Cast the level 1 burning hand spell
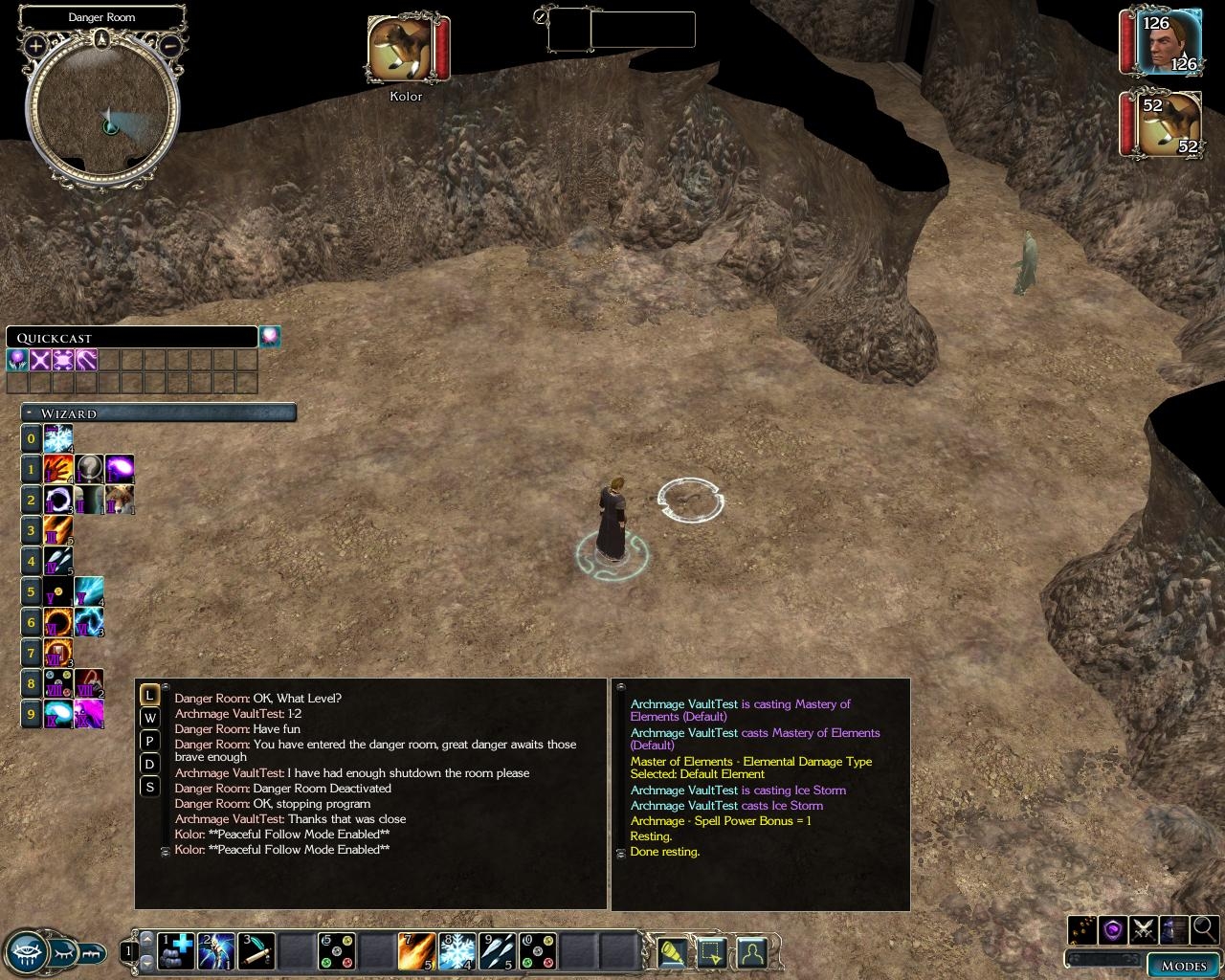1225x980 pixels. (x=58, y=469)
